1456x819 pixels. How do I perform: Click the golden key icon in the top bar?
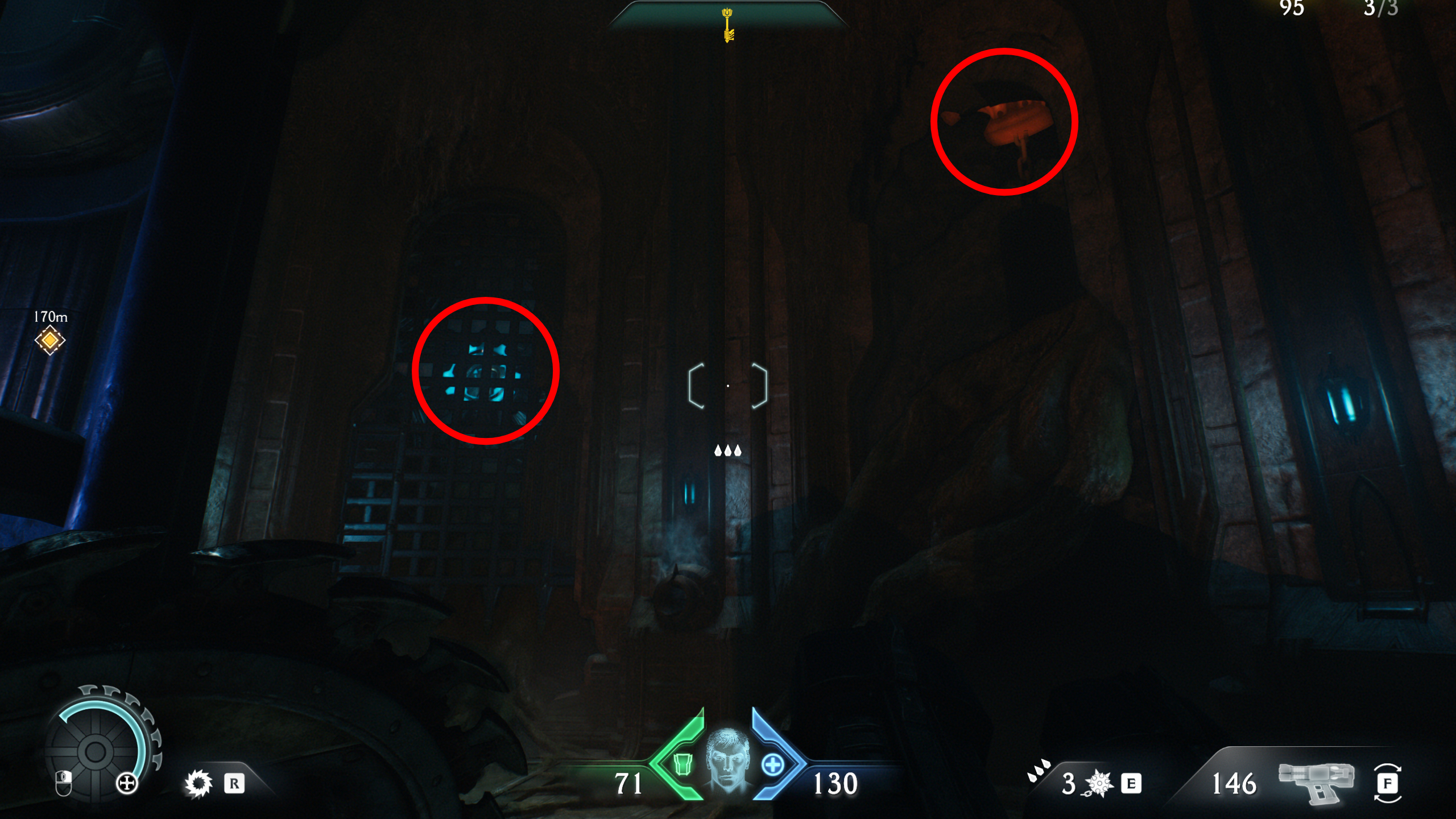click(728, 27)
